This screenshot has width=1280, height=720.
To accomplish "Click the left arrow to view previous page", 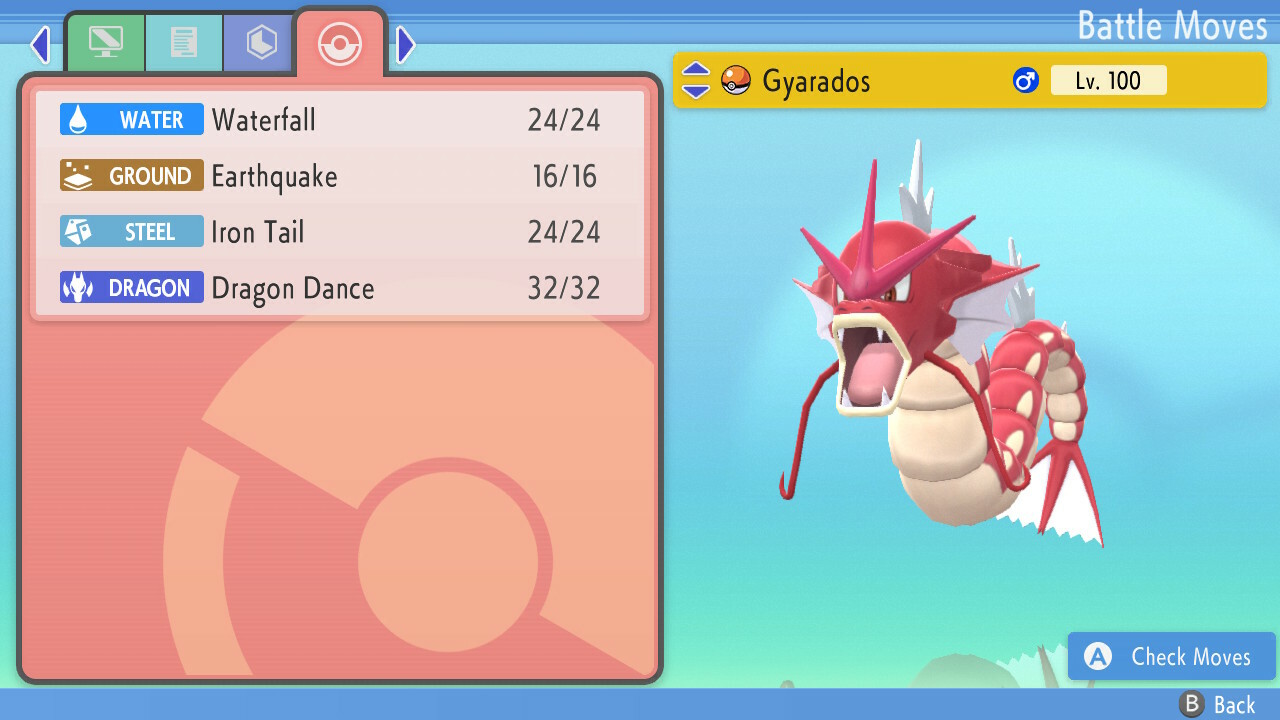I will point(40,44).
